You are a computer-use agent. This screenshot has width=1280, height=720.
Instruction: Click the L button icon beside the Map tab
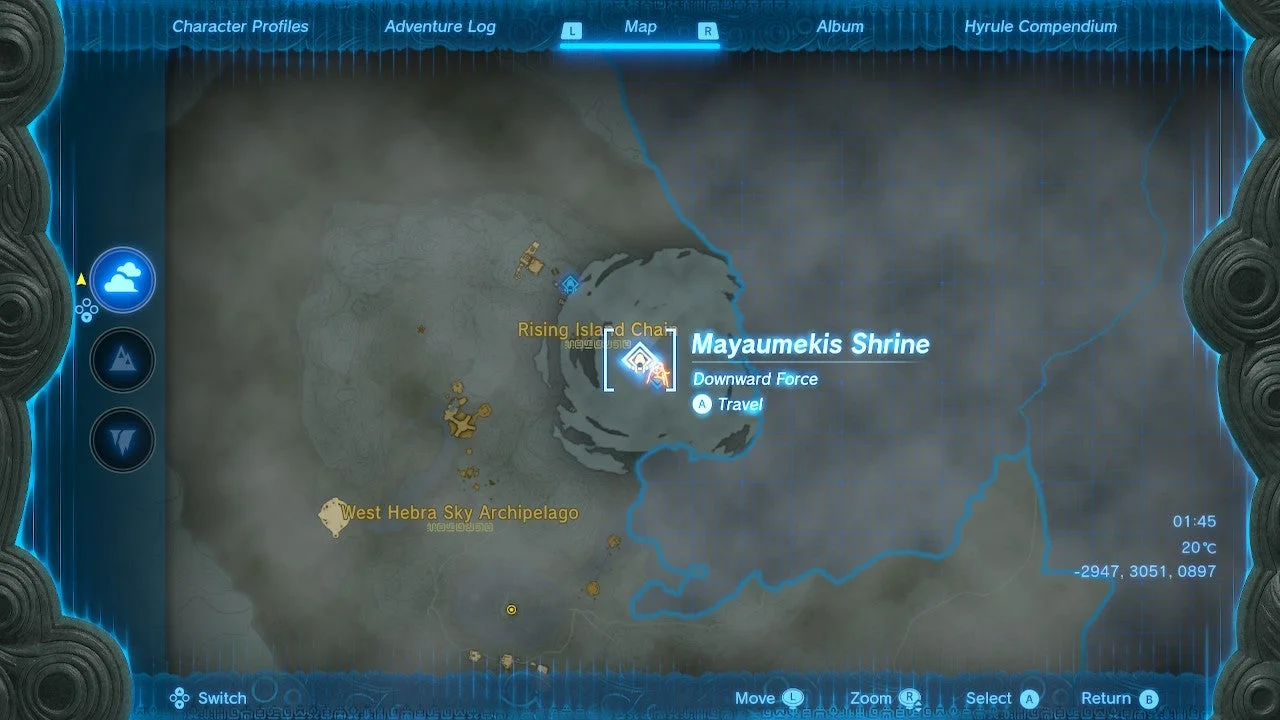tap(572, 31)
